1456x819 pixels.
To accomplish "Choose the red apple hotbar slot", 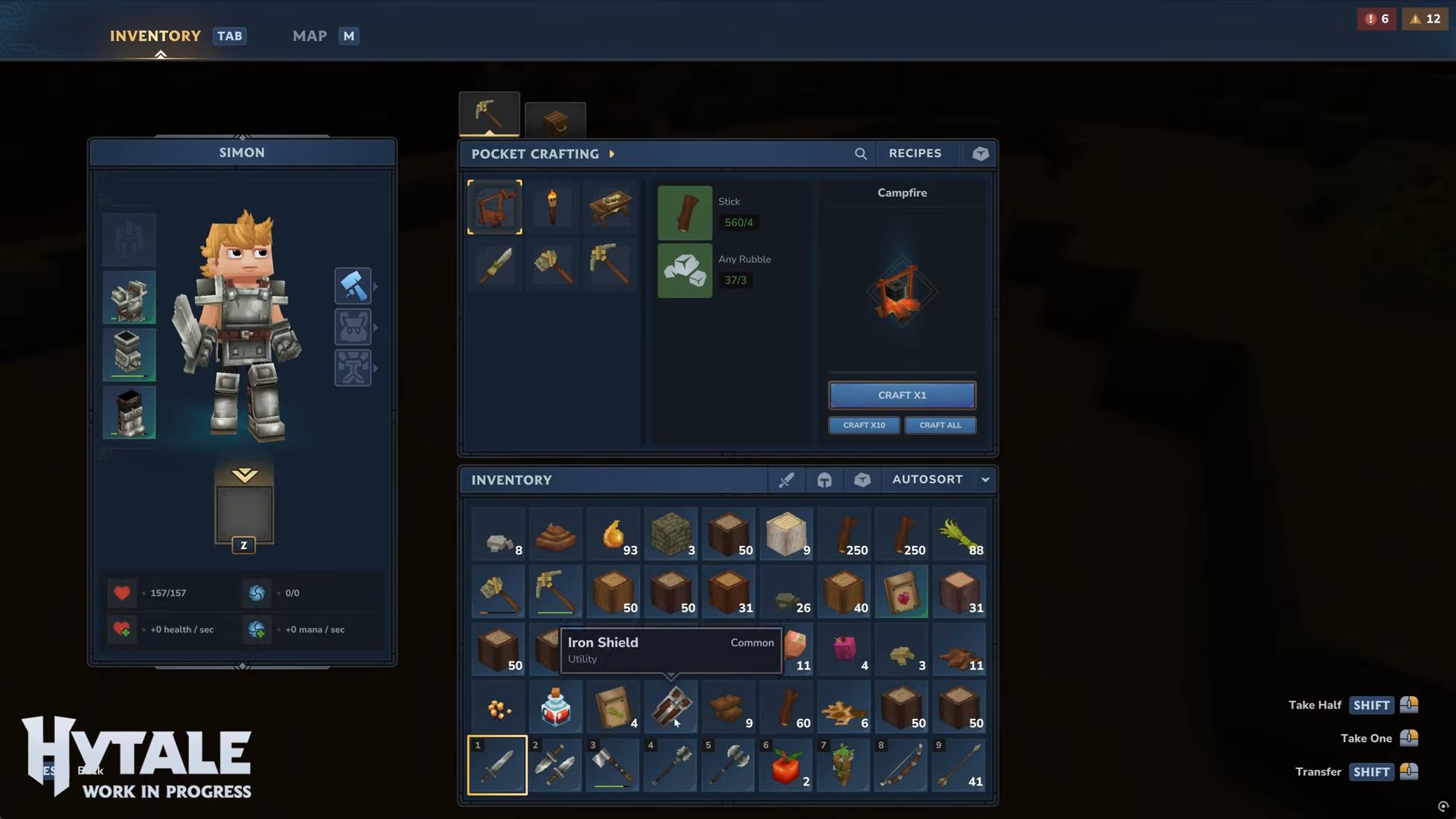I will pos(786,765).
